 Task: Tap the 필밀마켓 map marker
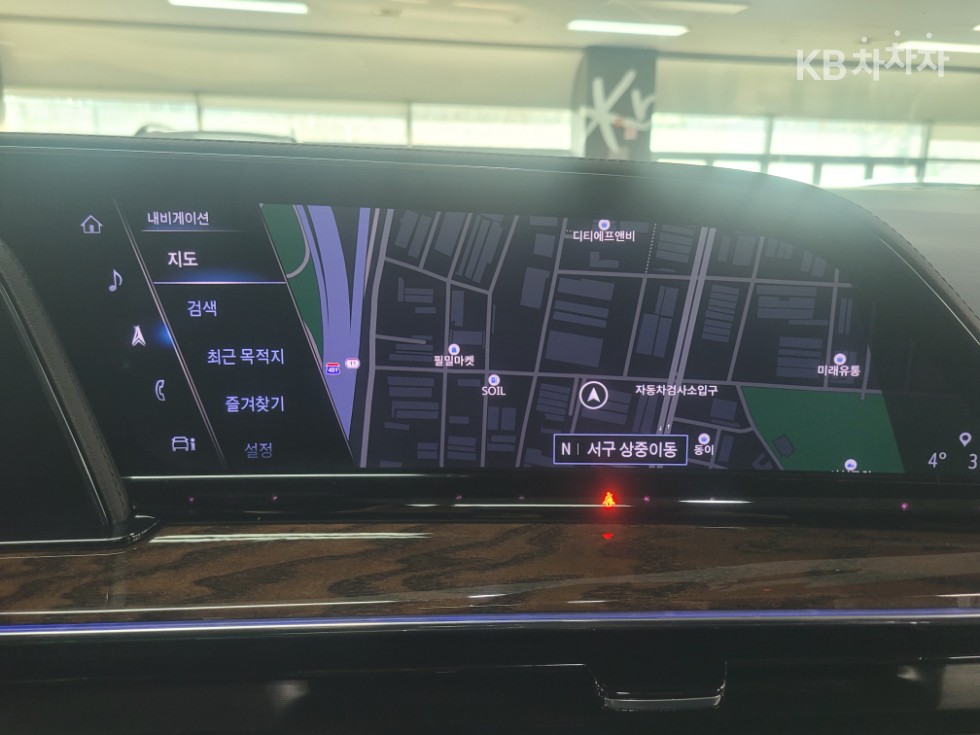coord(453,350)
